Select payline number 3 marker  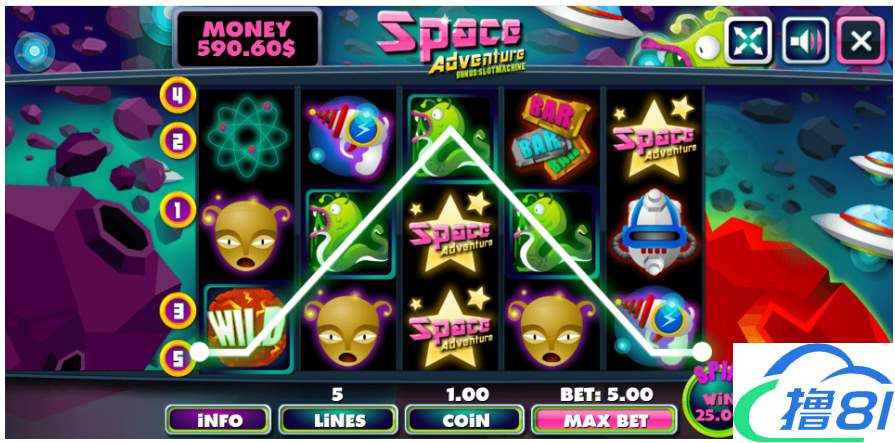pyautogui.click(x=178, y=310)
